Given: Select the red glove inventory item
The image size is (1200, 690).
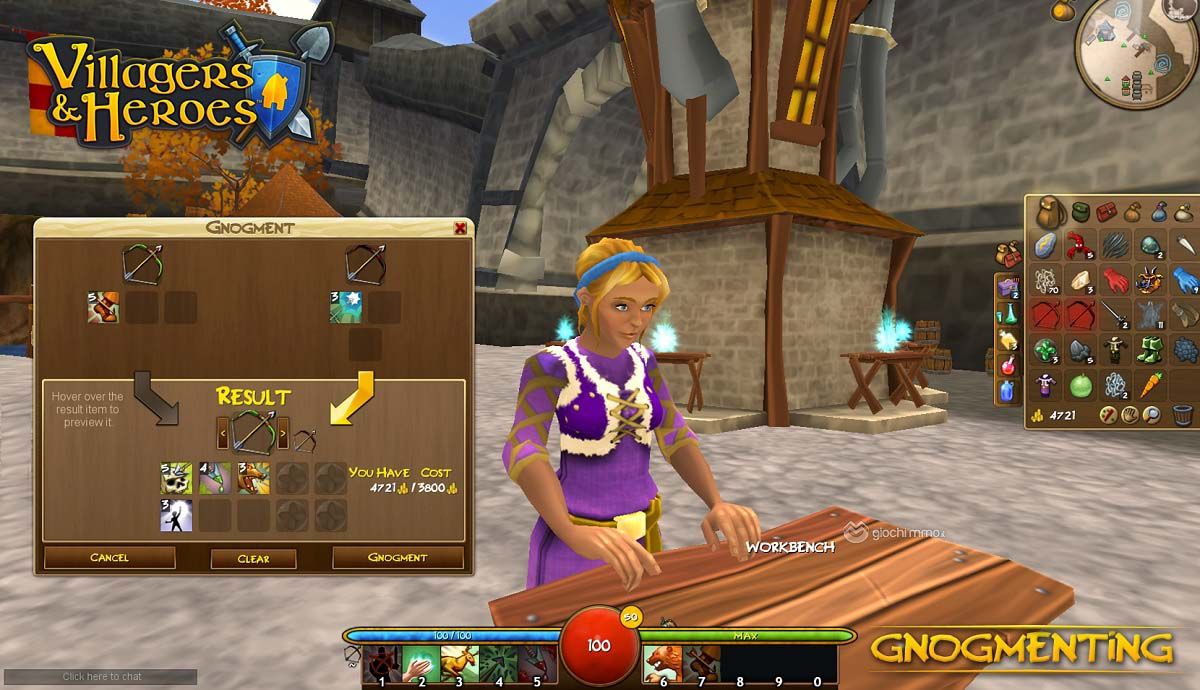Looking at the screenshot, I should (1116, 280).
